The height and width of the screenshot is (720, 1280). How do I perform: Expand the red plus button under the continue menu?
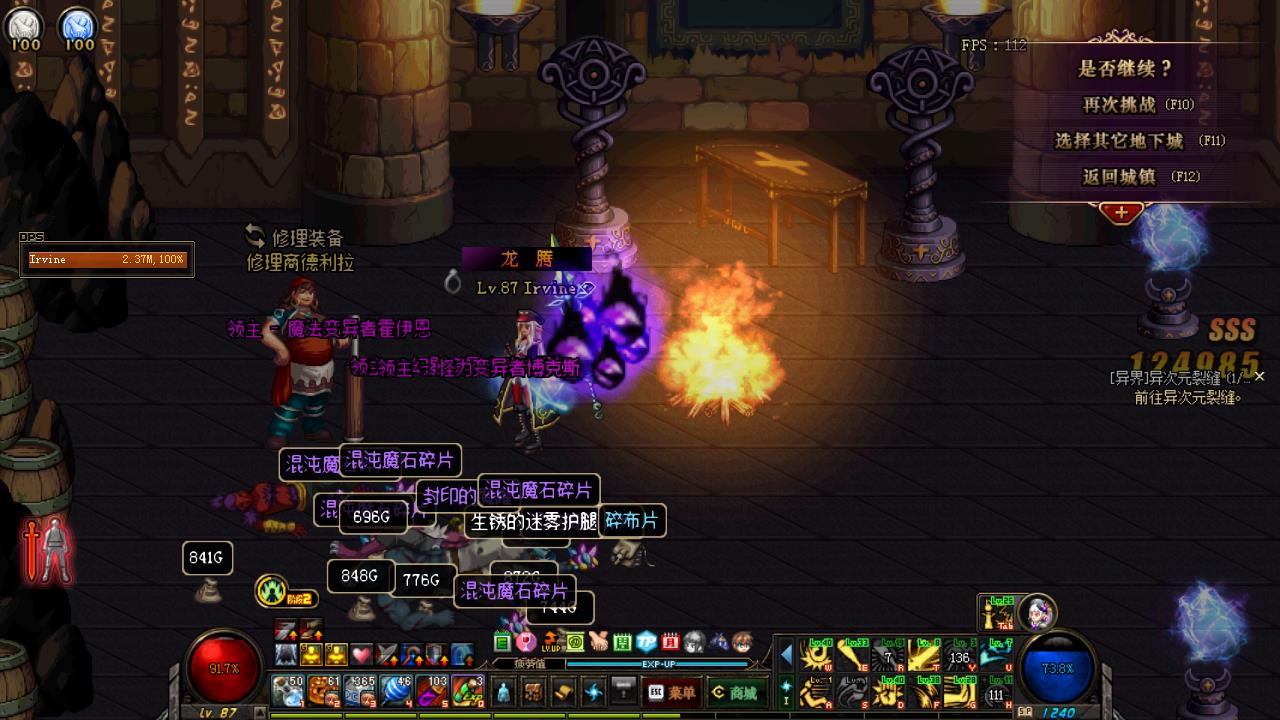pyautogui.click(x=1121, y=212)
